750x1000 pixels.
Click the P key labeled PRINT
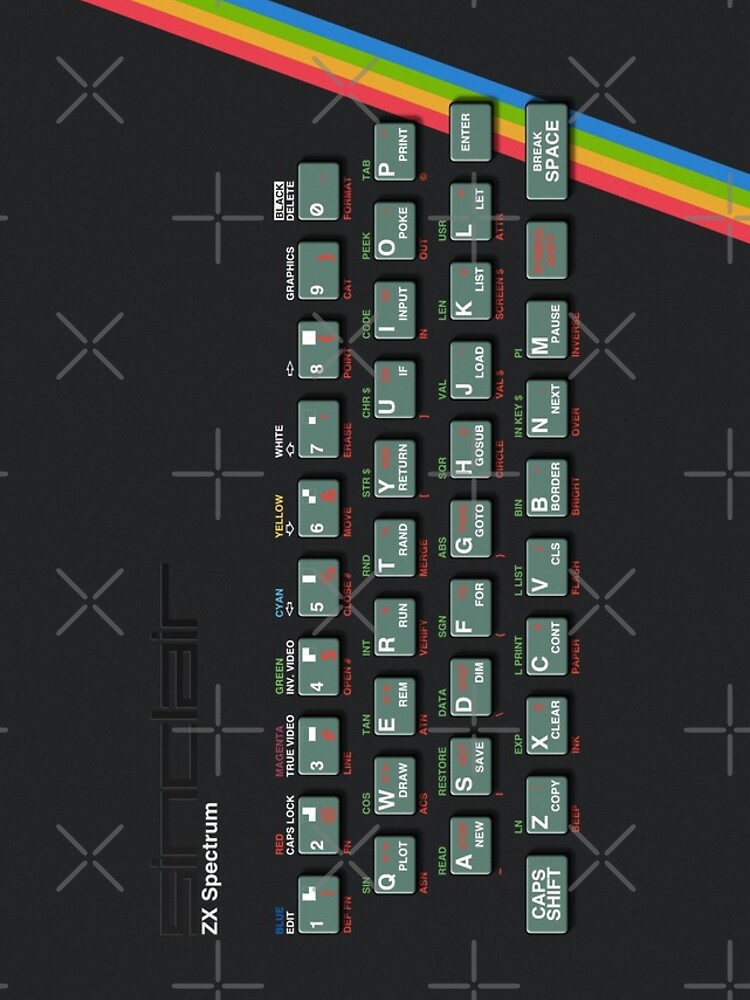pos(395,151)
